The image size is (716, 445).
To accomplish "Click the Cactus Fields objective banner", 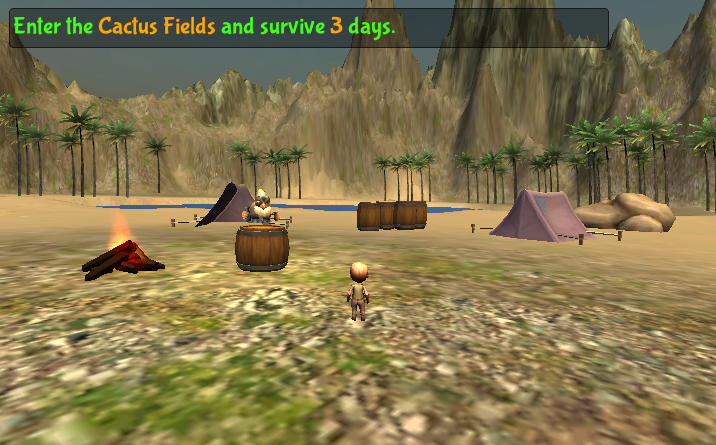I will point(308,28).
